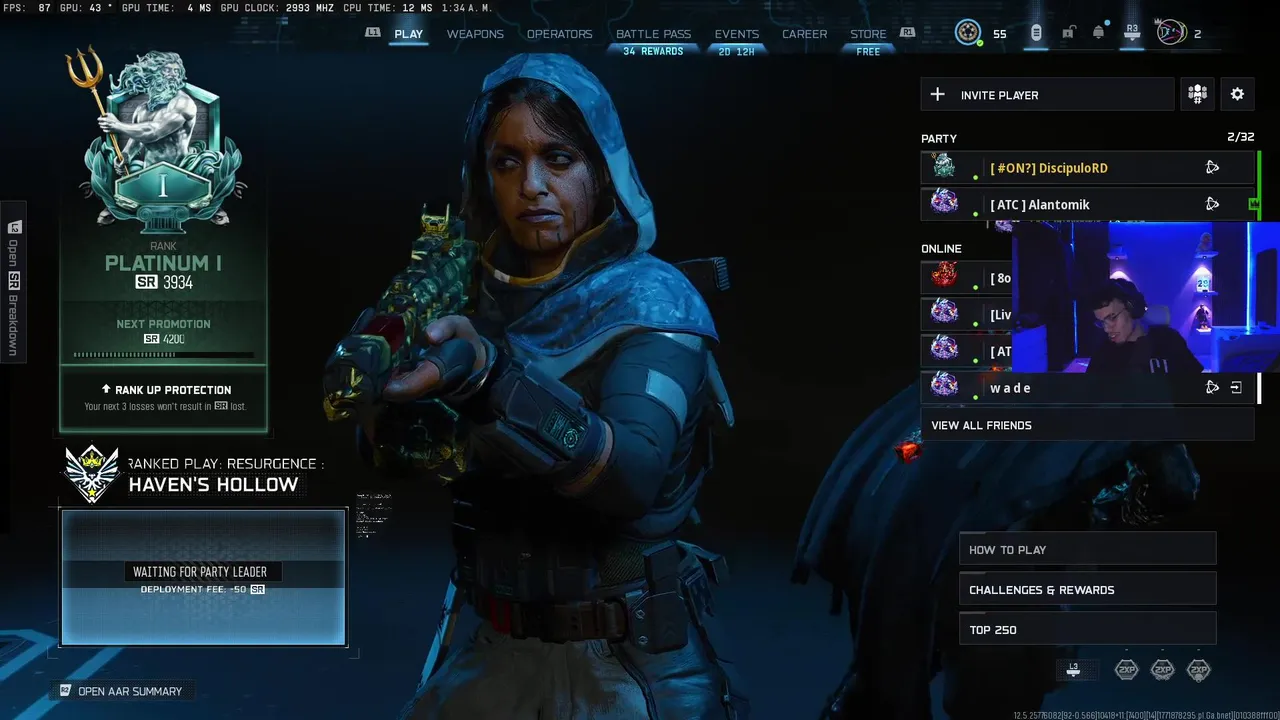Select Alantomik in the party list
Image resolution: width=1280 pixels, height=720 pixels.
coord(1040,205)
